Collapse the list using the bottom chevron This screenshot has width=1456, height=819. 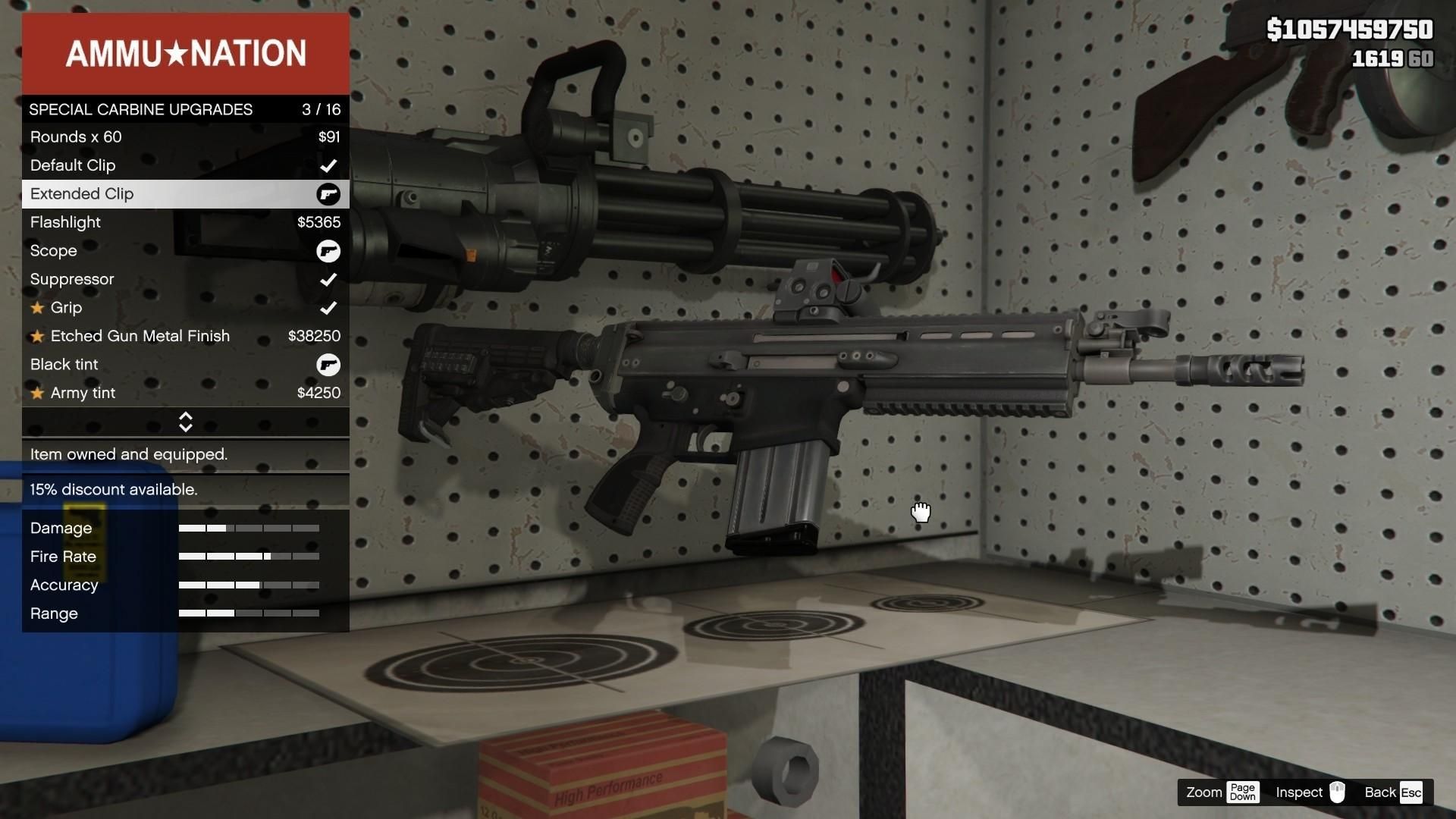185,426
